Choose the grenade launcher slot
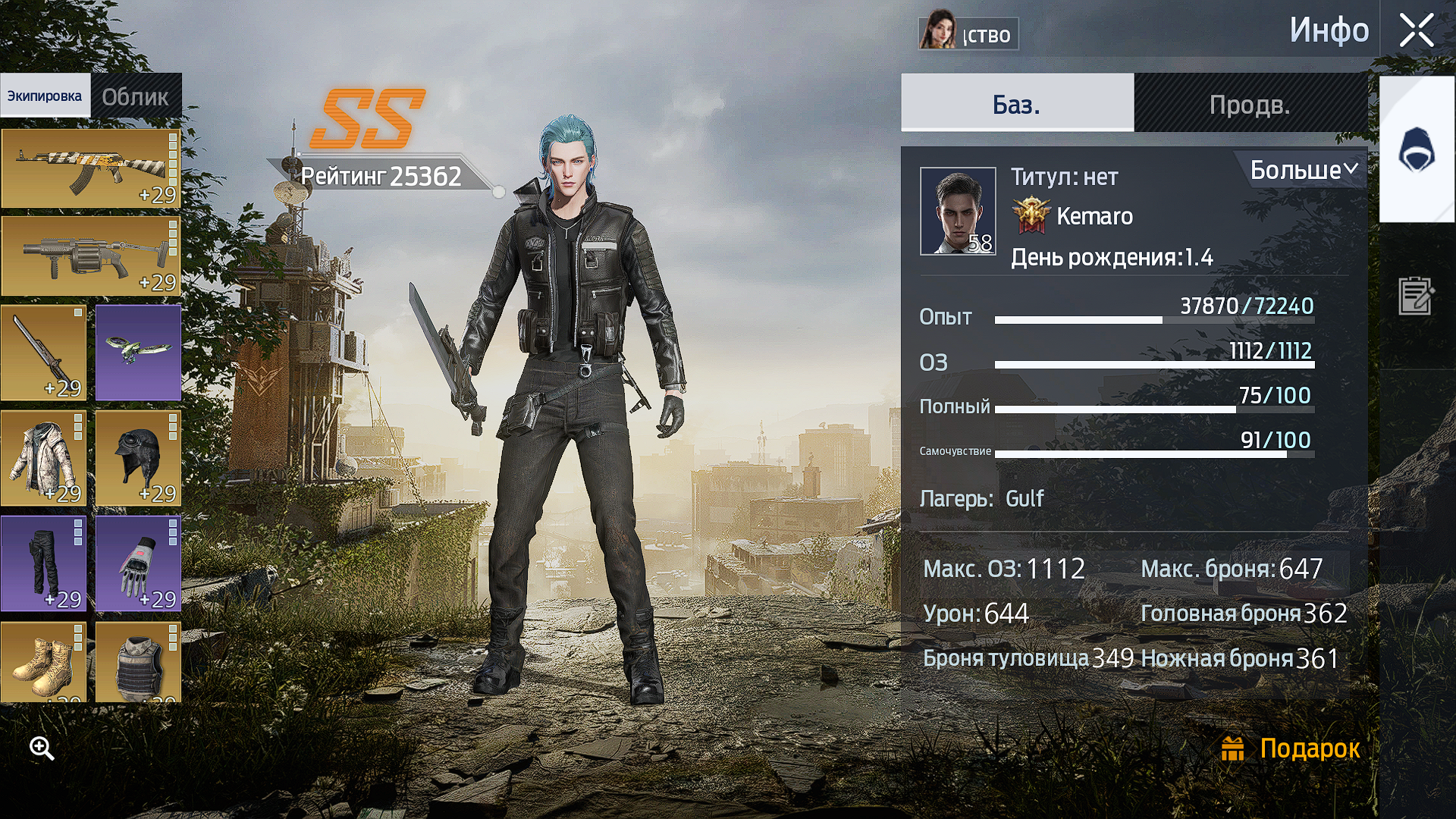 90,256
